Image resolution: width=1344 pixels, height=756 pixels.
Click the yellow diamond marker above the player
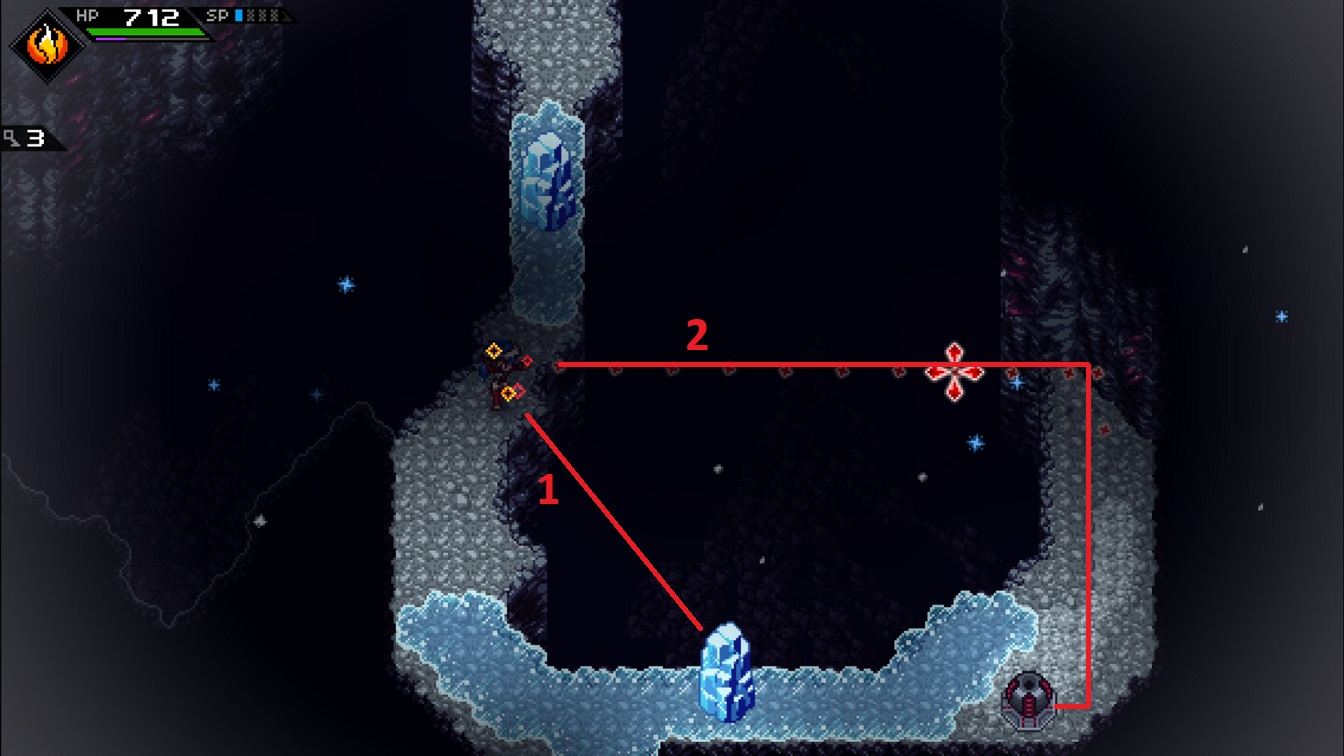495,349
